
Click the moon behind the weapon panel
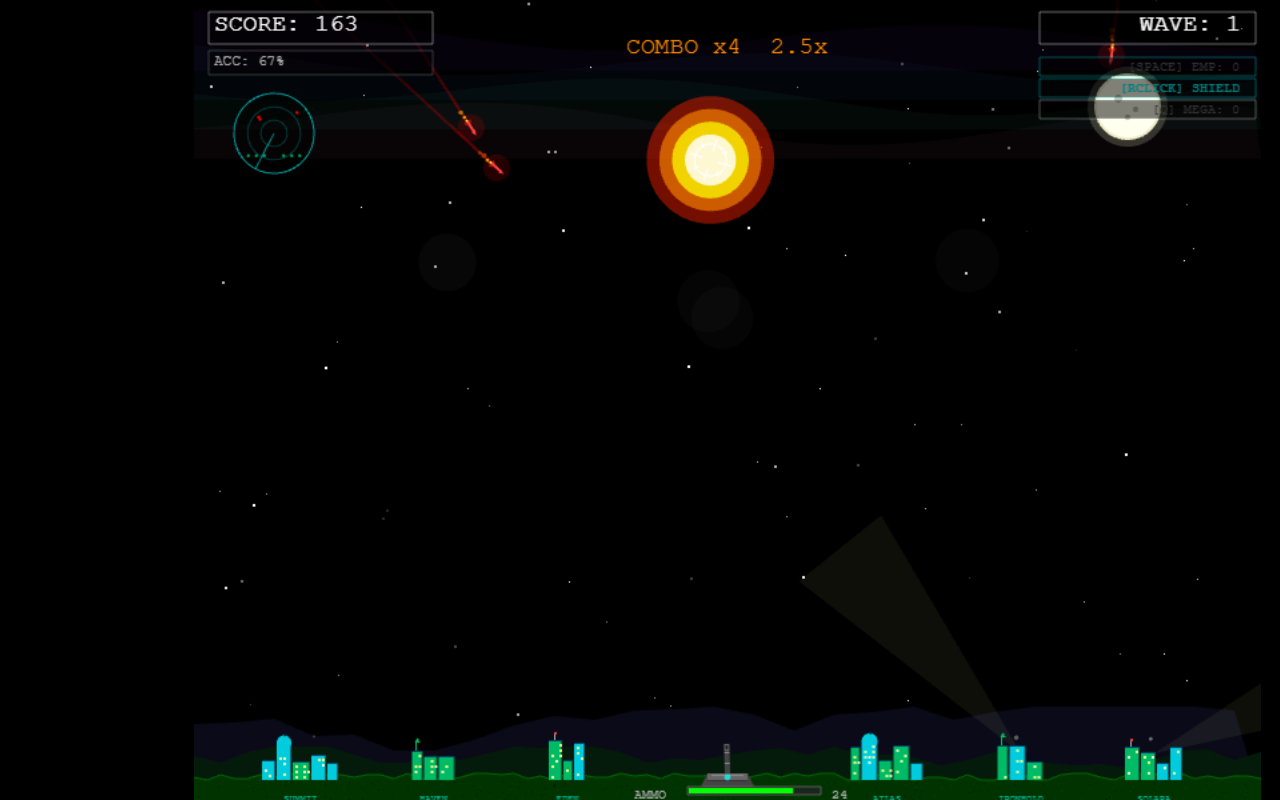[1127, 108]
